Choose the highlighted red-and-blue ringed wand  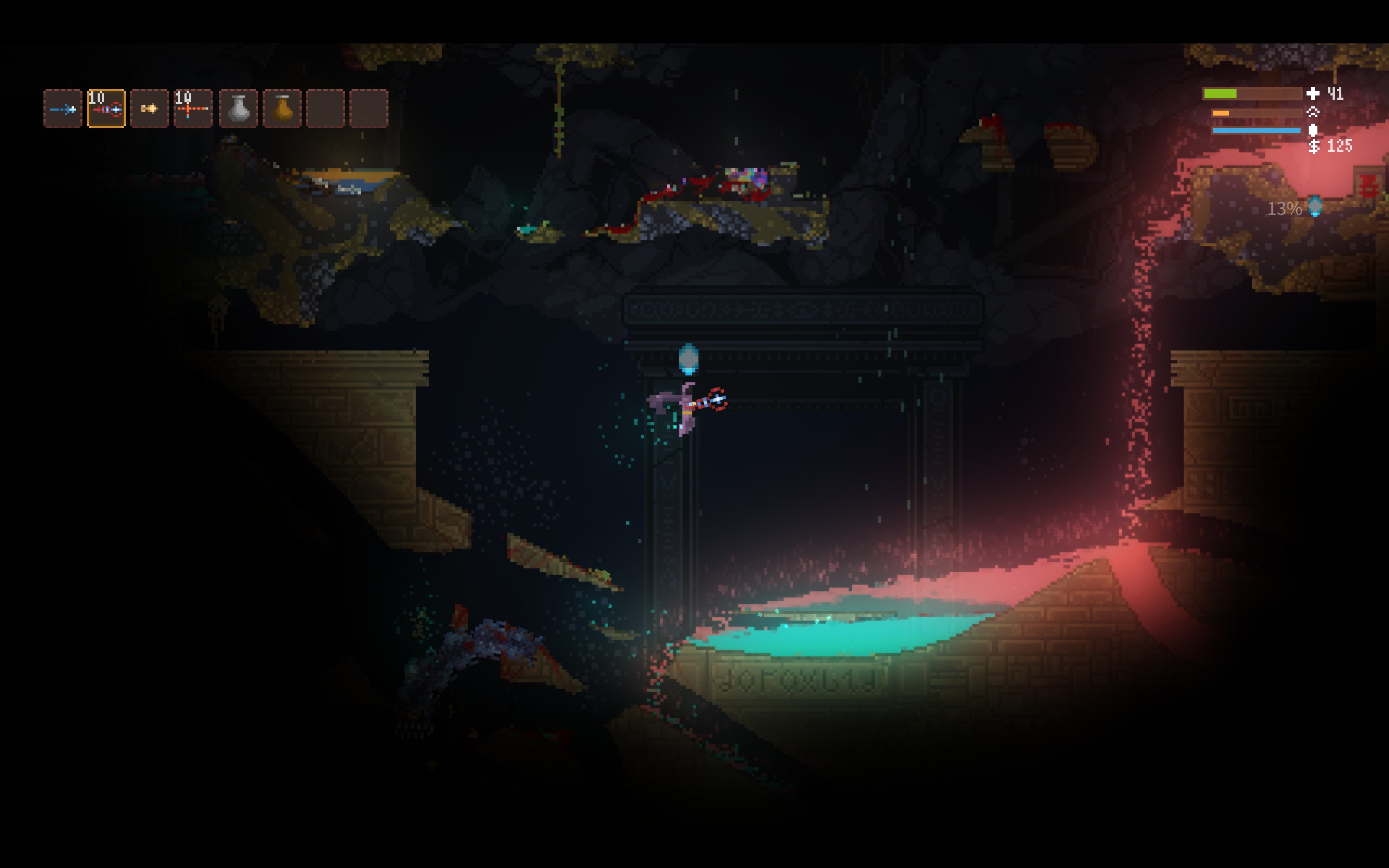106,108
